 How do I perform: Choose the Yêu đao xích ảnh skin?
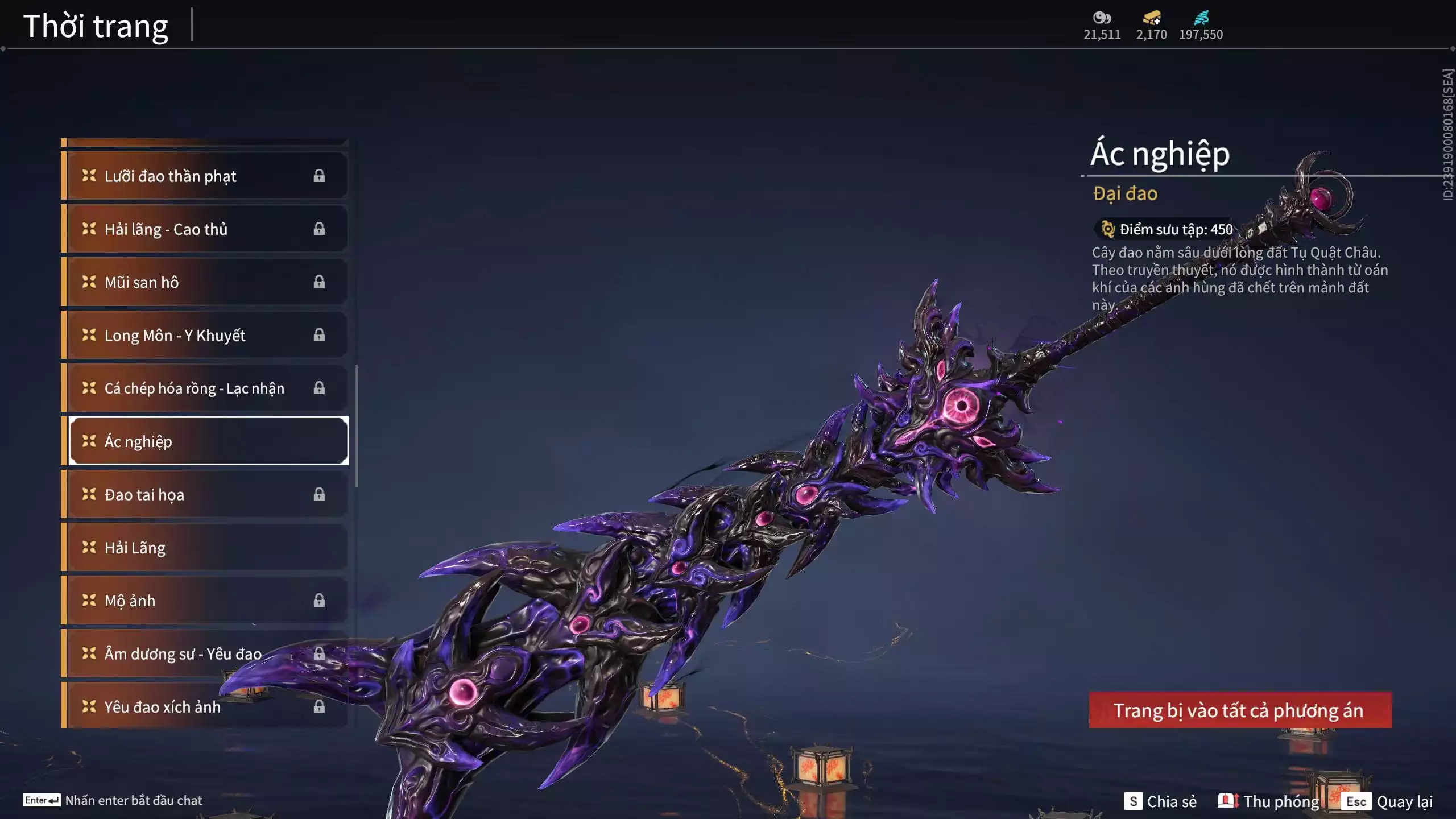point(205,706)
